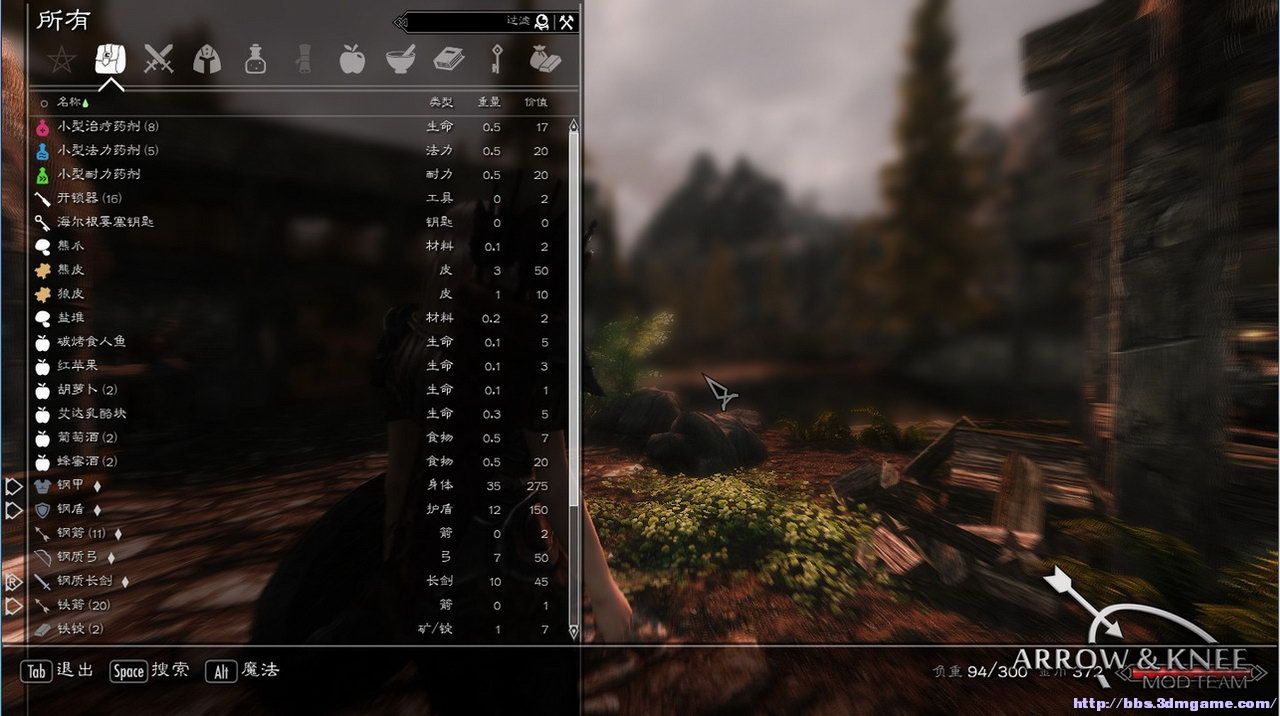Show the keys category tab
1280x716 pixels.
click(x=494, y=60)
